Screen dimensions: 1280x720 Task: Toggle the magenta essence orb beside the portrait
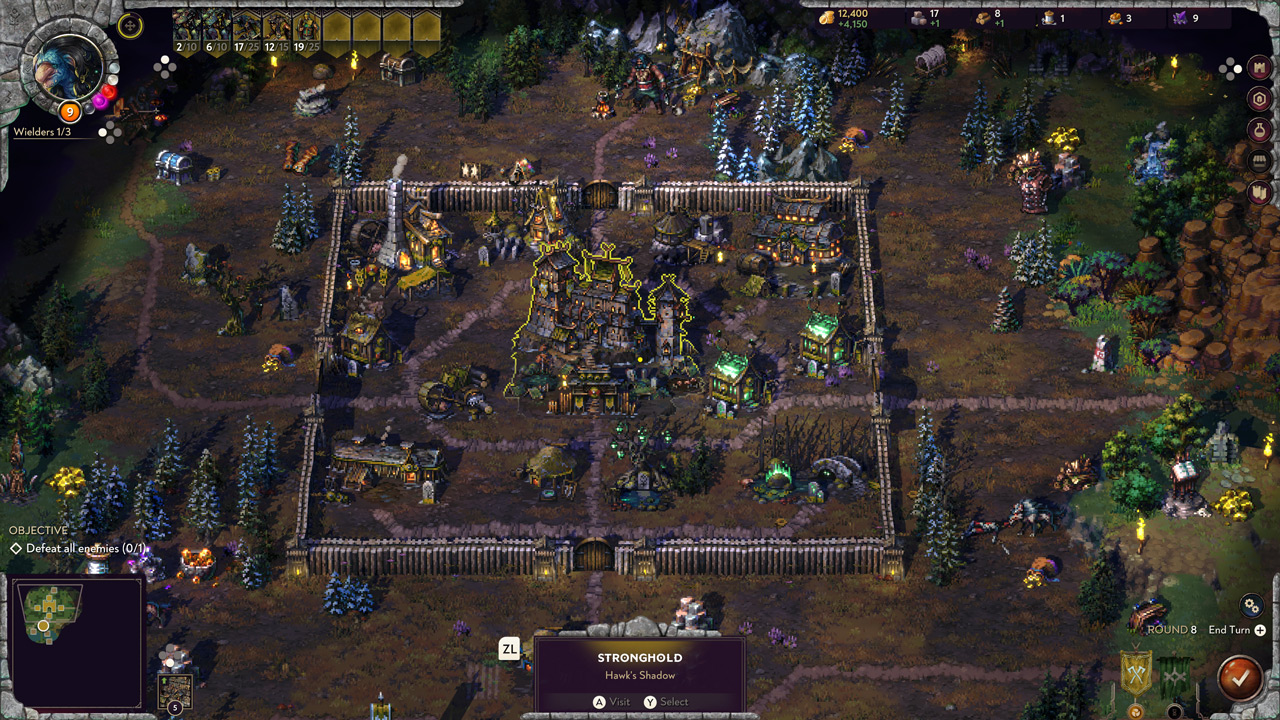click(x=100, y=101)
